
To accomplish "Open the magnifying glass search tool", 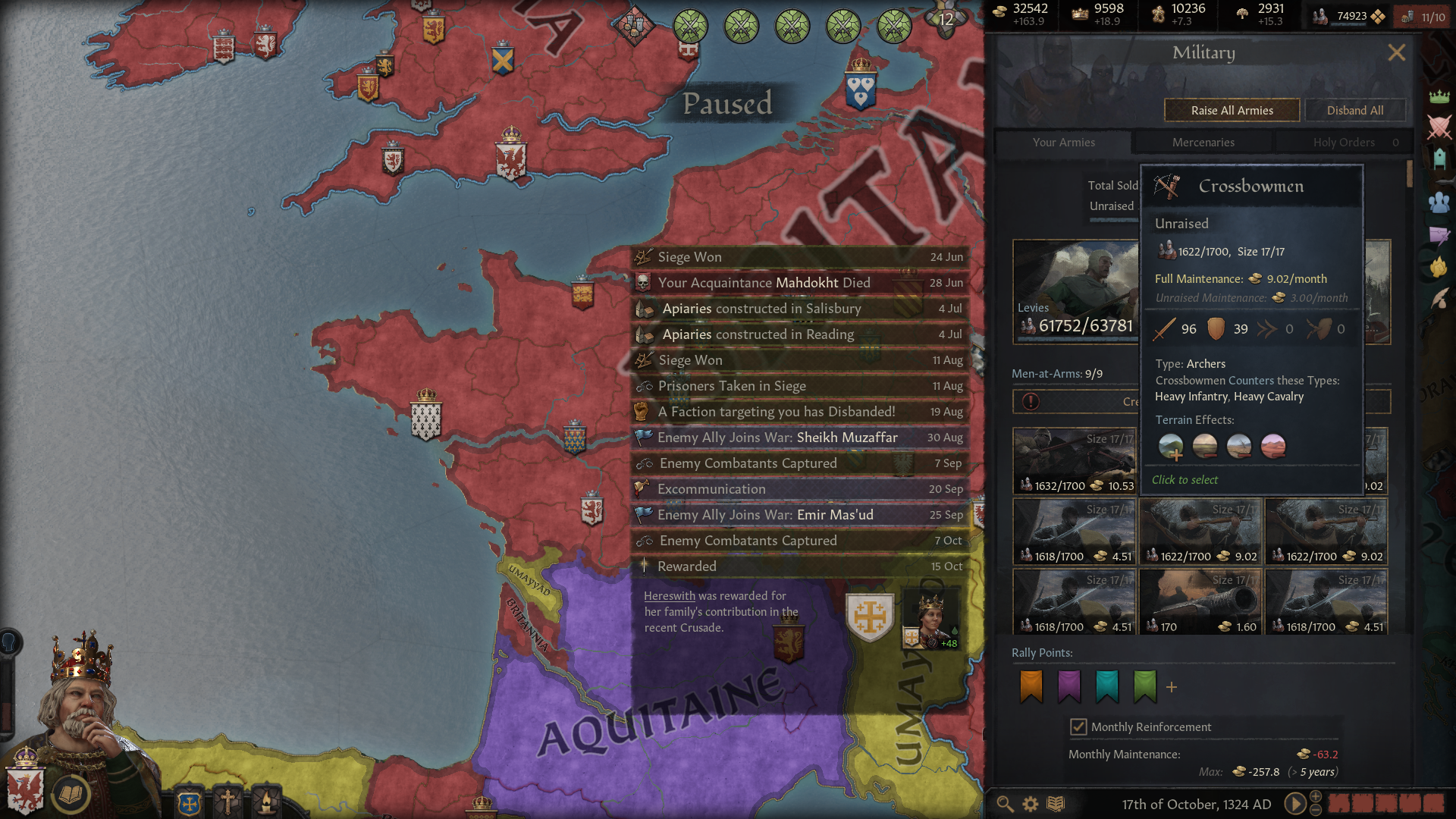I will pyautogui.click(x=1005, y=803).
